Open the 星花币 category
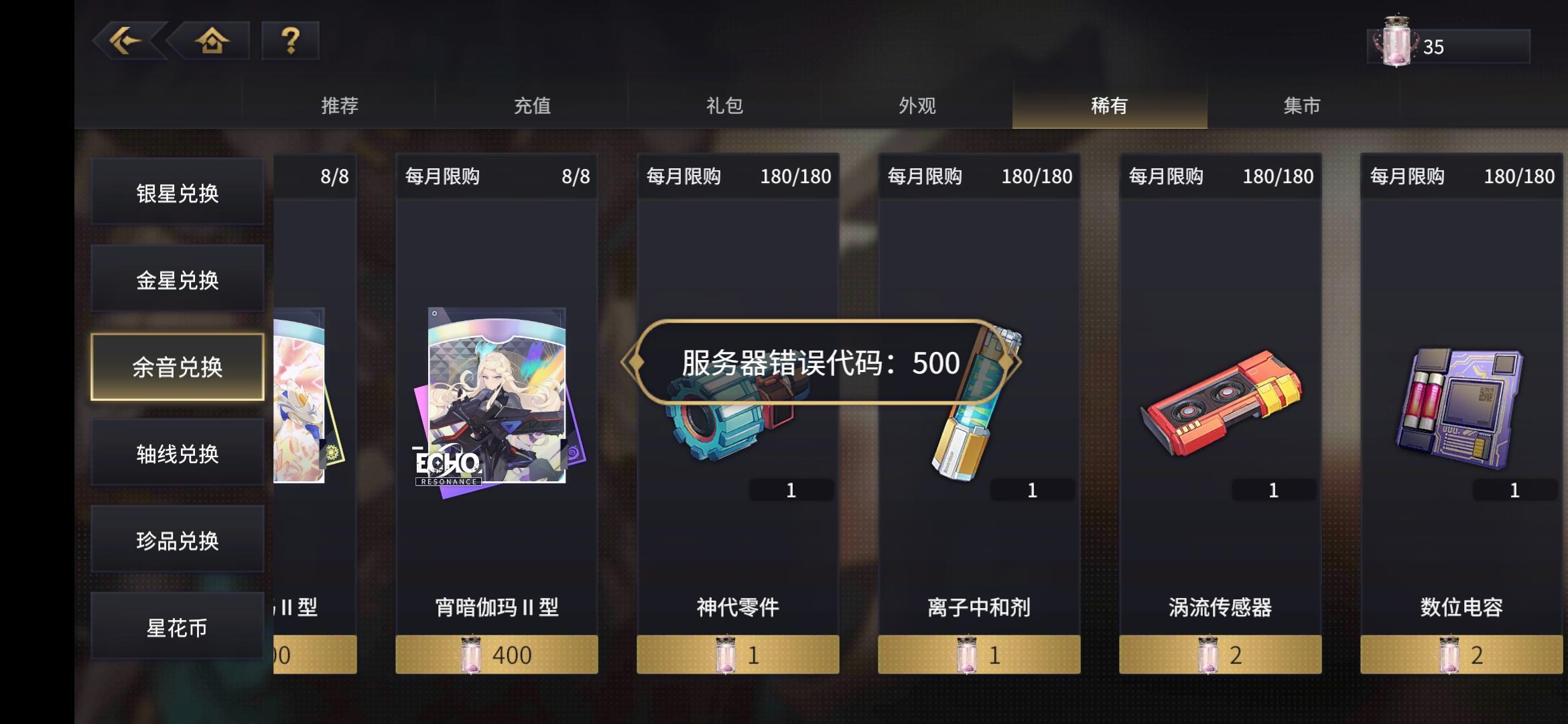The height and width of the screenshot is (724, 1568). [x=177, y=627]
